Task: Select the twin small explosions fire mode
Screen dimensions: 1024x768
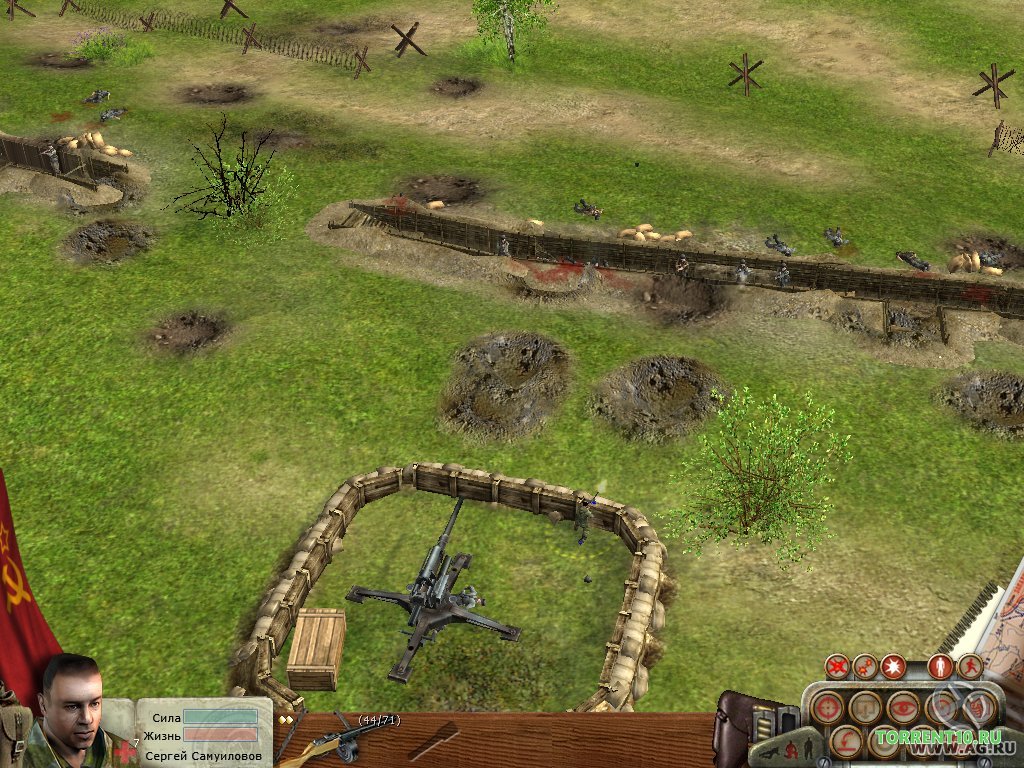Action: pyautogui.click(x=865, y=666)
